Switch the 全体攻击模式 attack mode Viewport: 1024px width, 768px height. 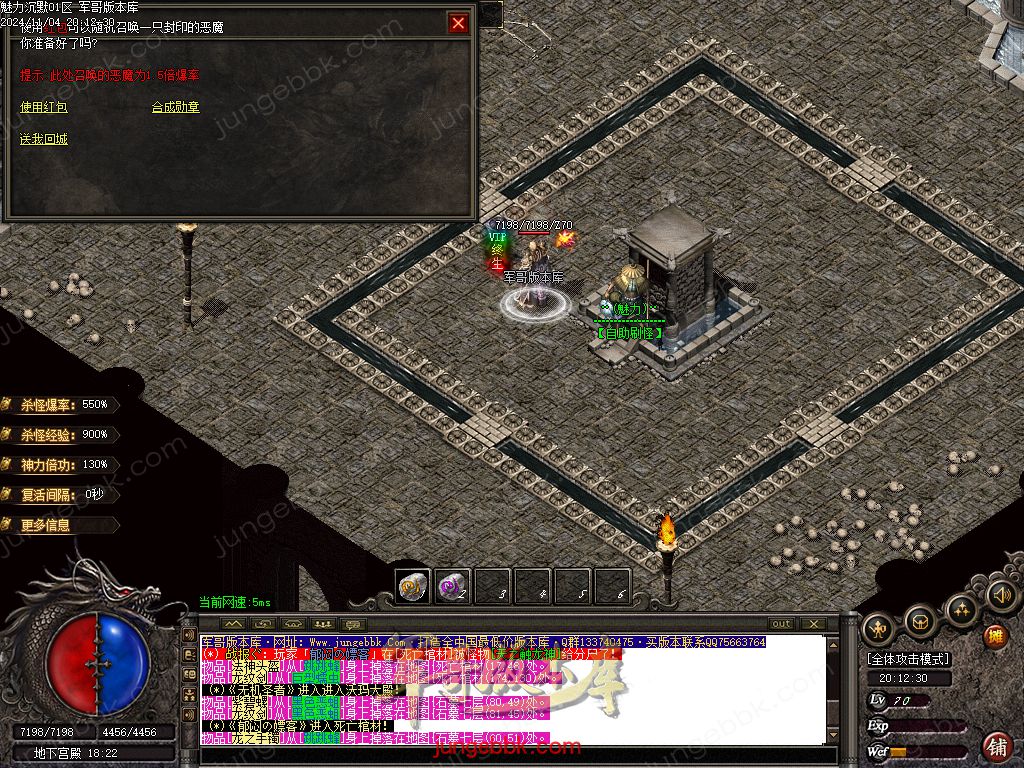pyautogui.click(x=909, y=660)
